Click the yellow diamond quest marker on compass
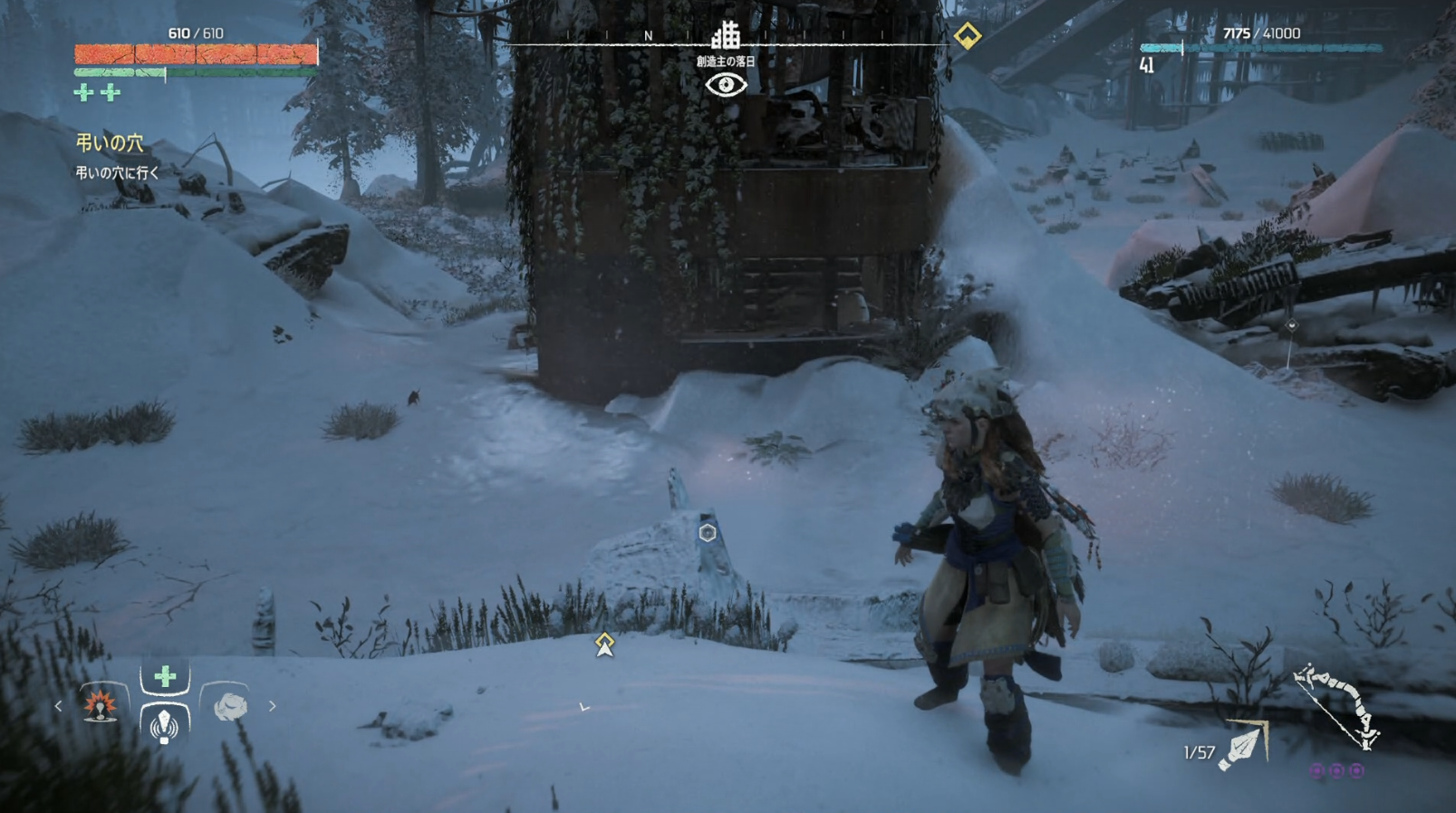Image resolution: width=1456 pixels, height=813 pixels. [x=967, y=36]
